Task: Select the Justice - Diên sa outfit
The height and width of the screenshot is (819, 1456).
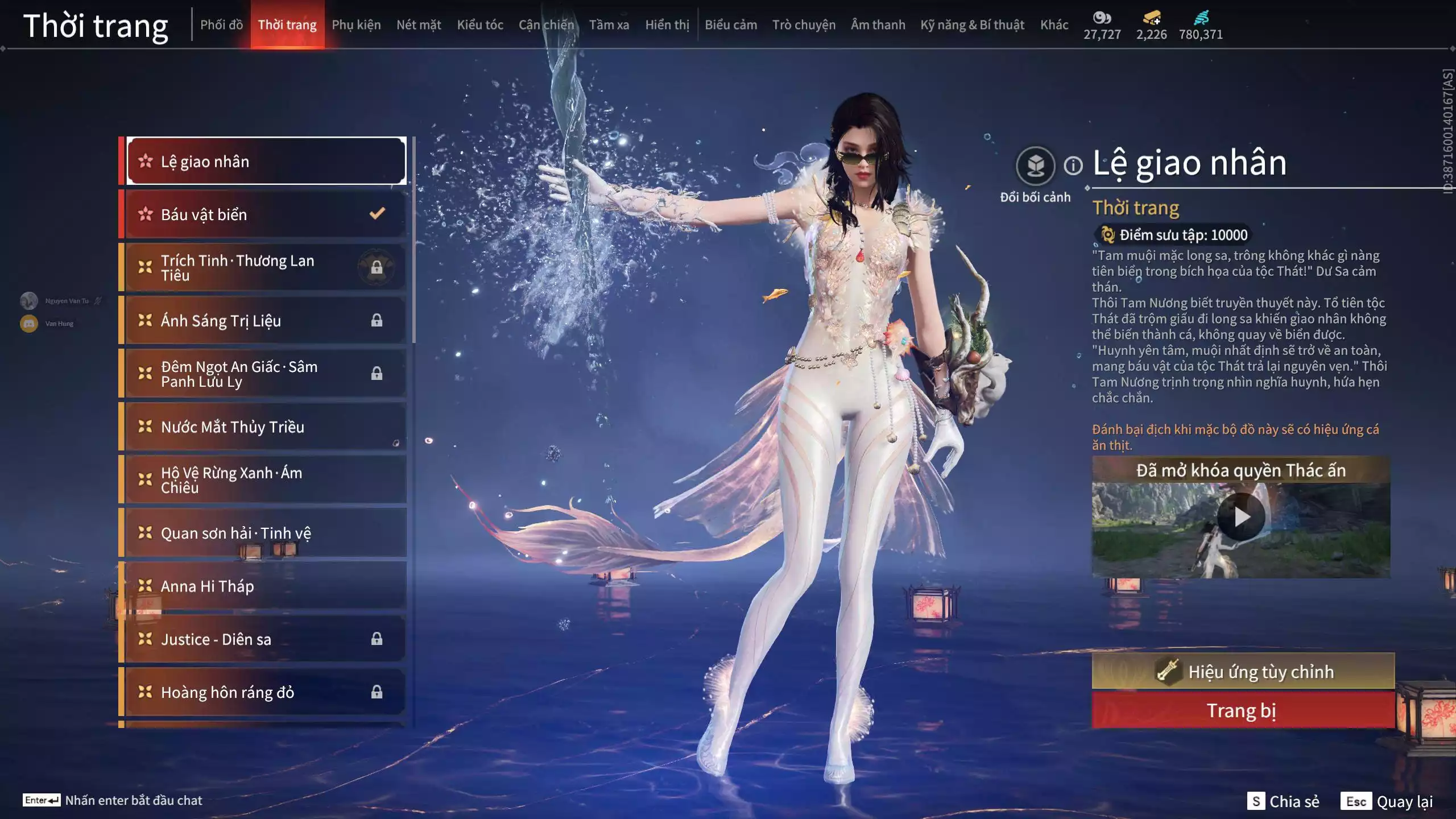Action: 265,639
